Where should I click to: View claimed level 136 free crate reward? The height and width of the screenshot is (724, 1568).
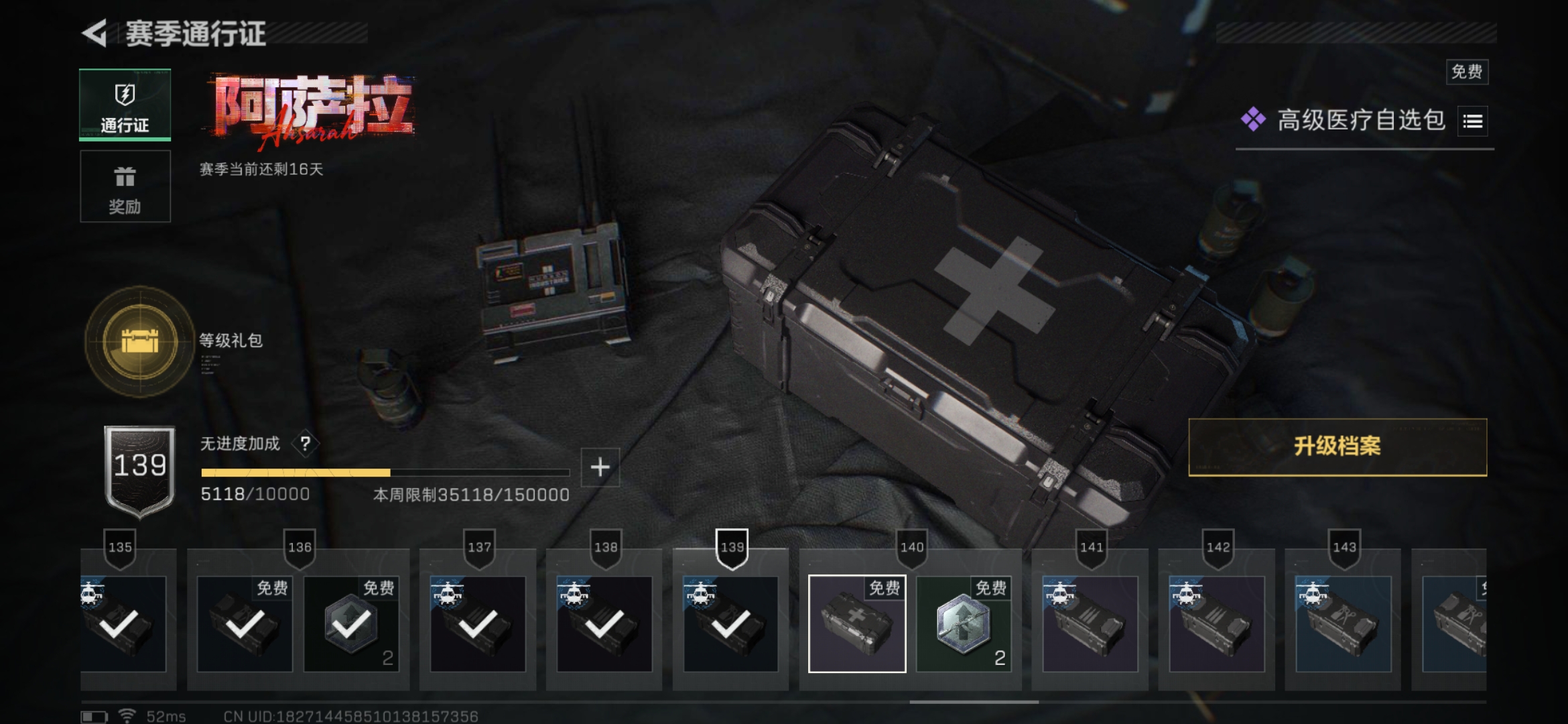pyautogui.click(x=245, y=624)
